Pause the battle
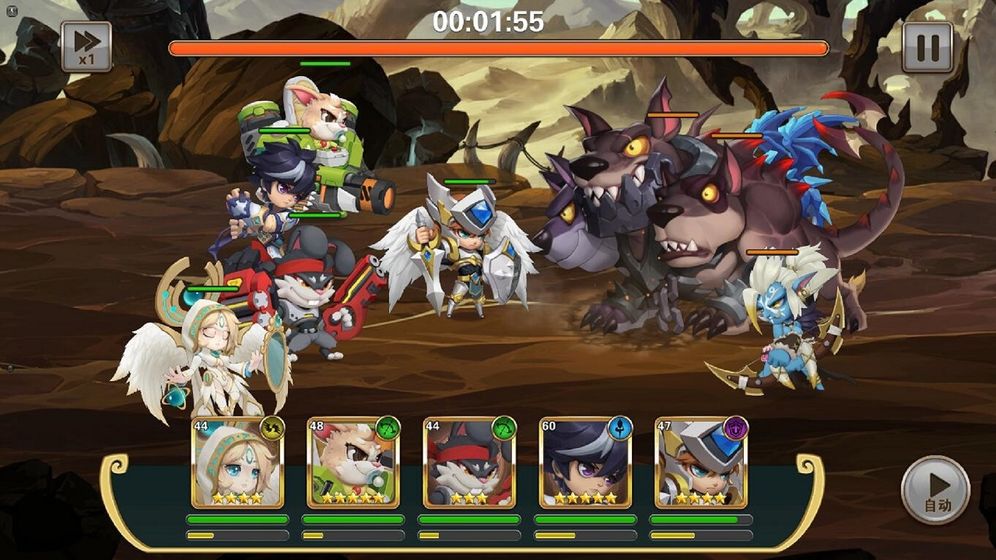This screenshot has width=996, height=560. coord(927,47)
